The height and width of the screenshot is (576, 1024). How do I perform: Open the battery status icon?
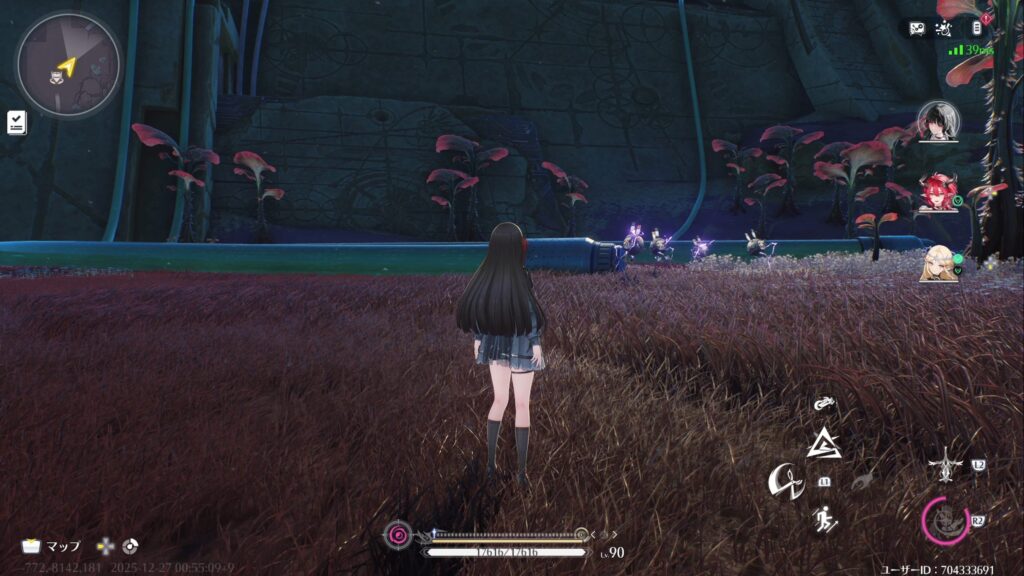[x=976, y=29]
